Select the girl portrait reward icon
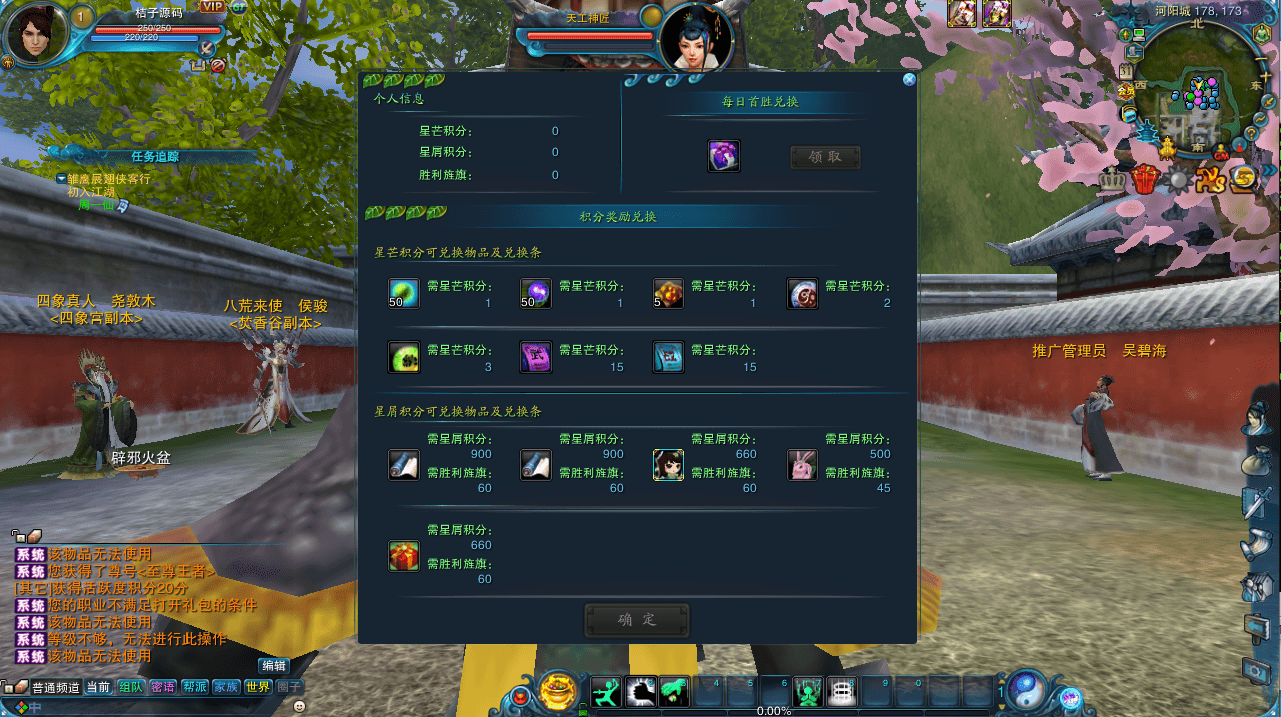 pyautogui.click(x=668, y=465)
